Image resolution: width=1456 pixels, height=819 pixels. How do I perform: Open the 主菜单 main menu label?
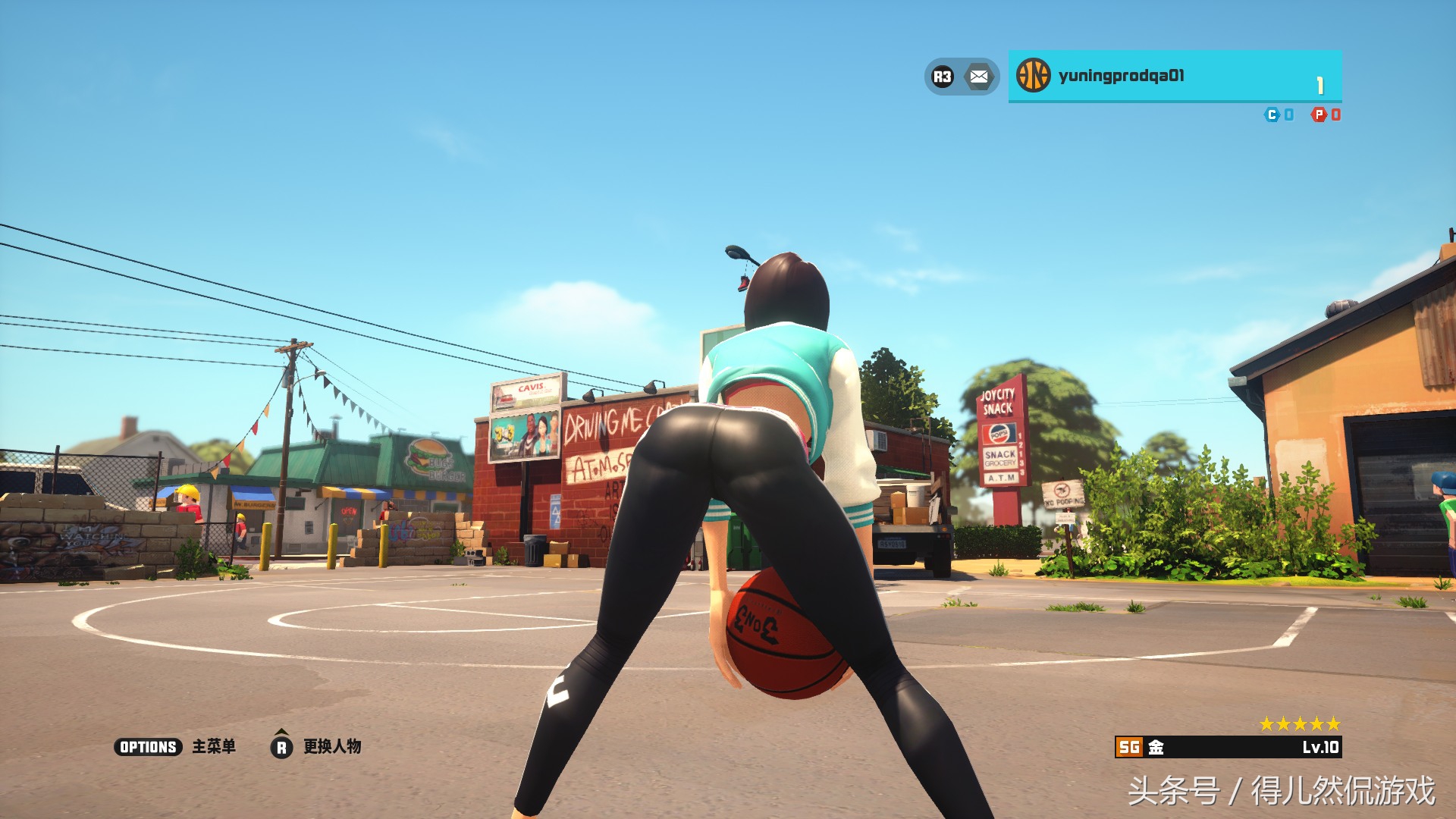click(x=214, y=747)
